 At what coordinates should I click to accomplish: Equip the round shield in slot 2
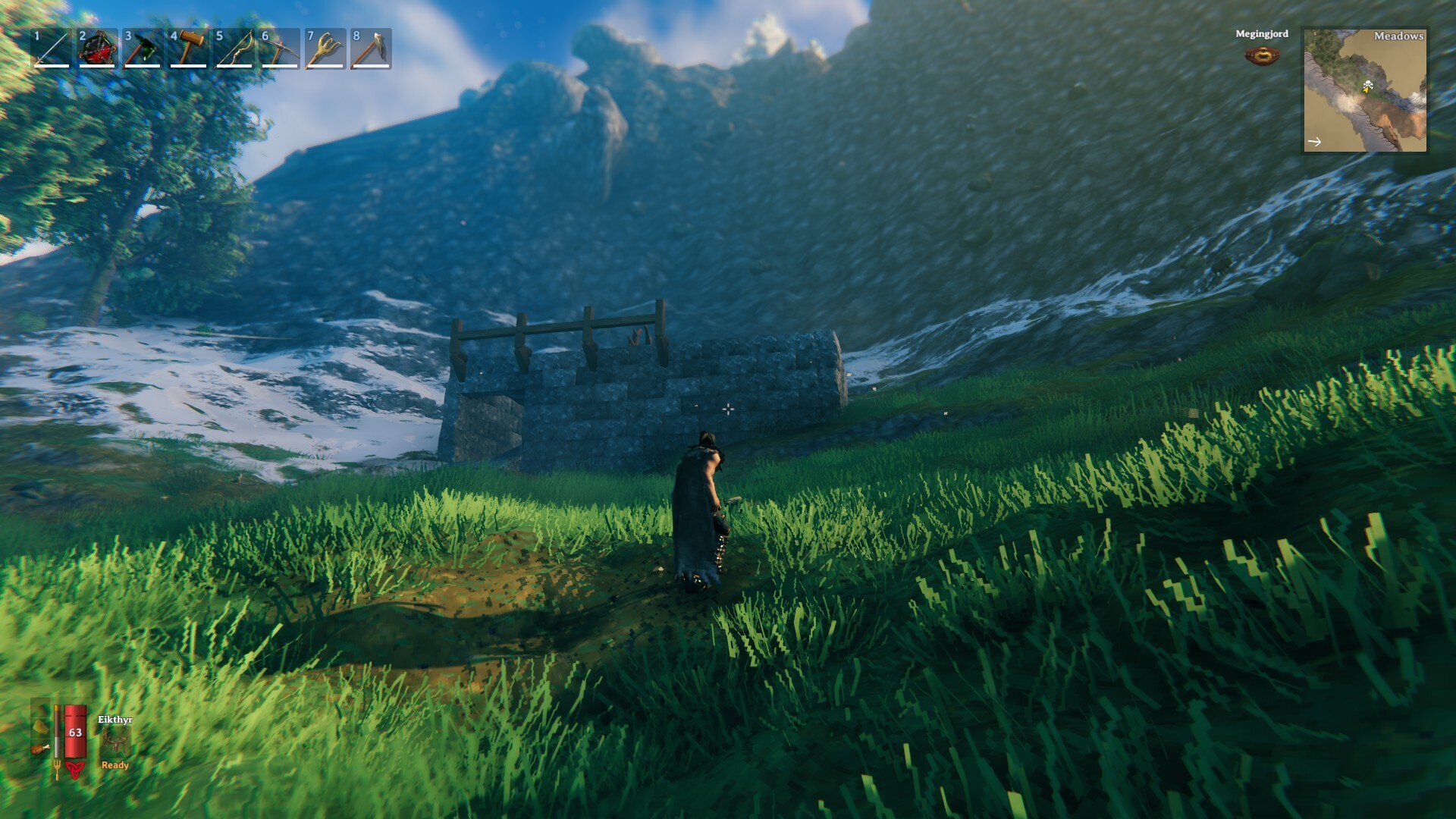coord(97,49)
